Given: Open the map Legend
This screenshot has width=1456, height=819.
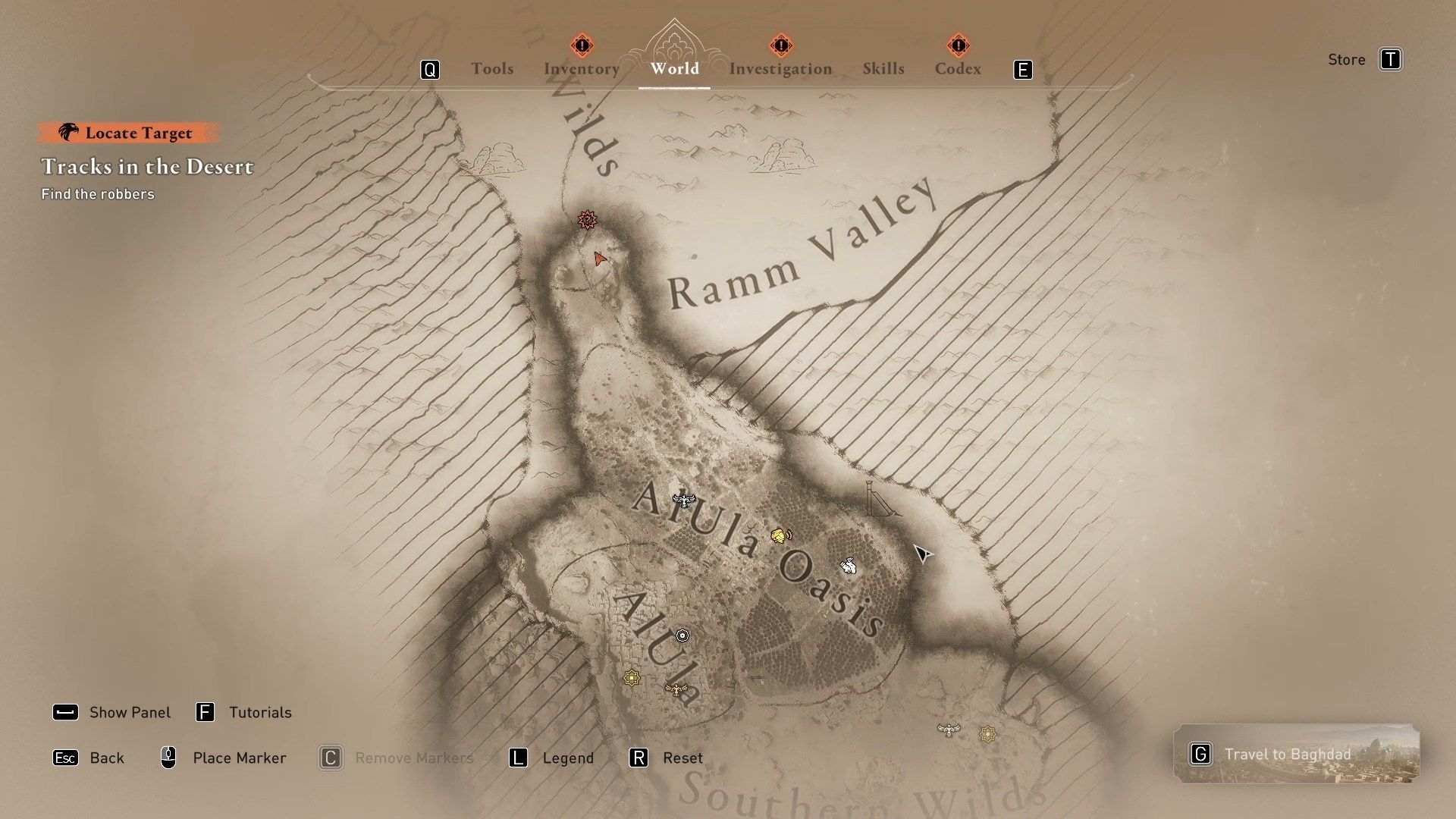Looking at the screenshot, I should click(x=567, y=758).
